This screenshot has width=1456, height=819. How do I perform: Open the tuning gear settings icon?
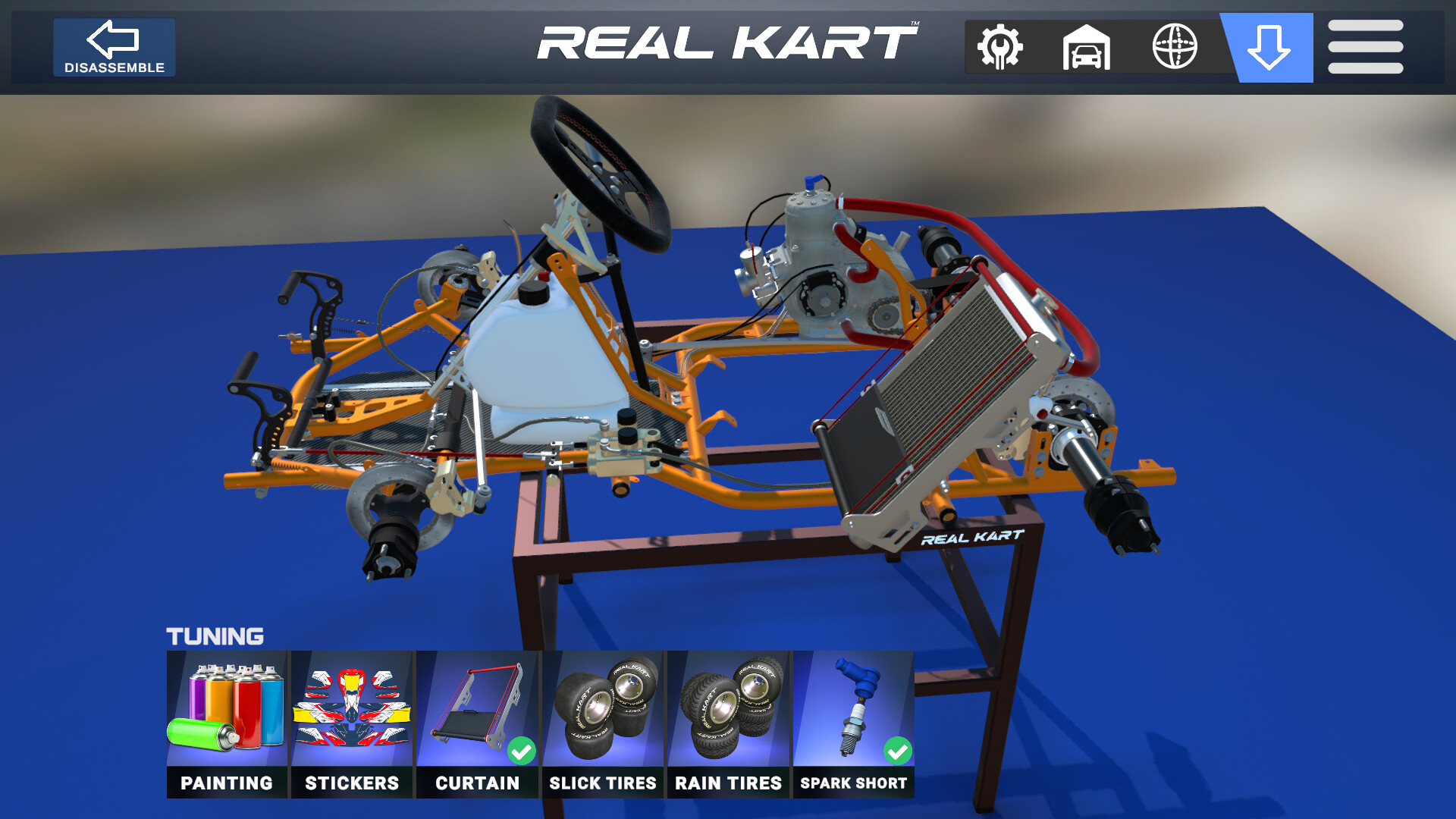click(x=1000, y=47)
